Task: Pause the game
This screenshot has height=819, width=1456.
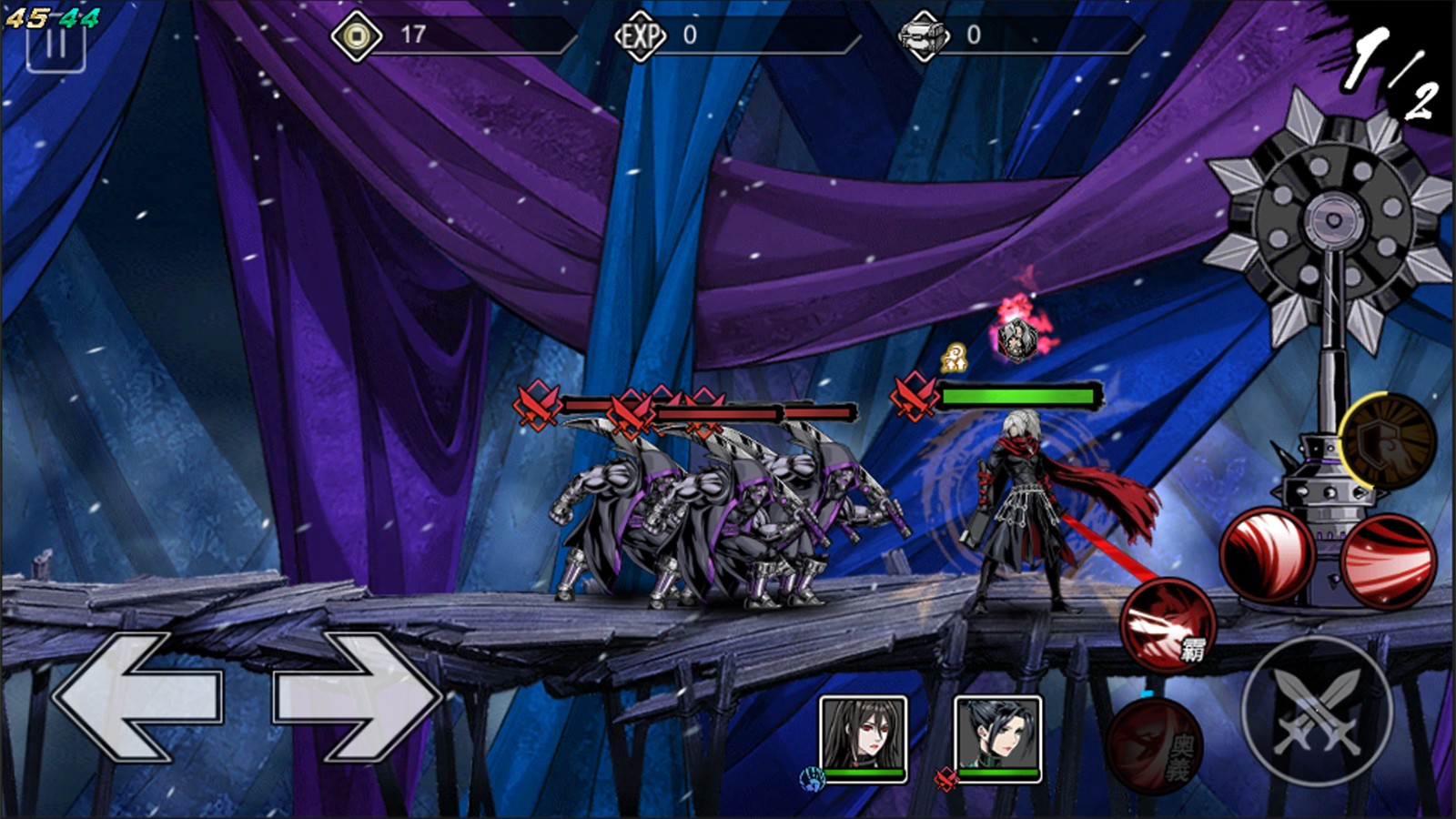Action: pos(56,47)
